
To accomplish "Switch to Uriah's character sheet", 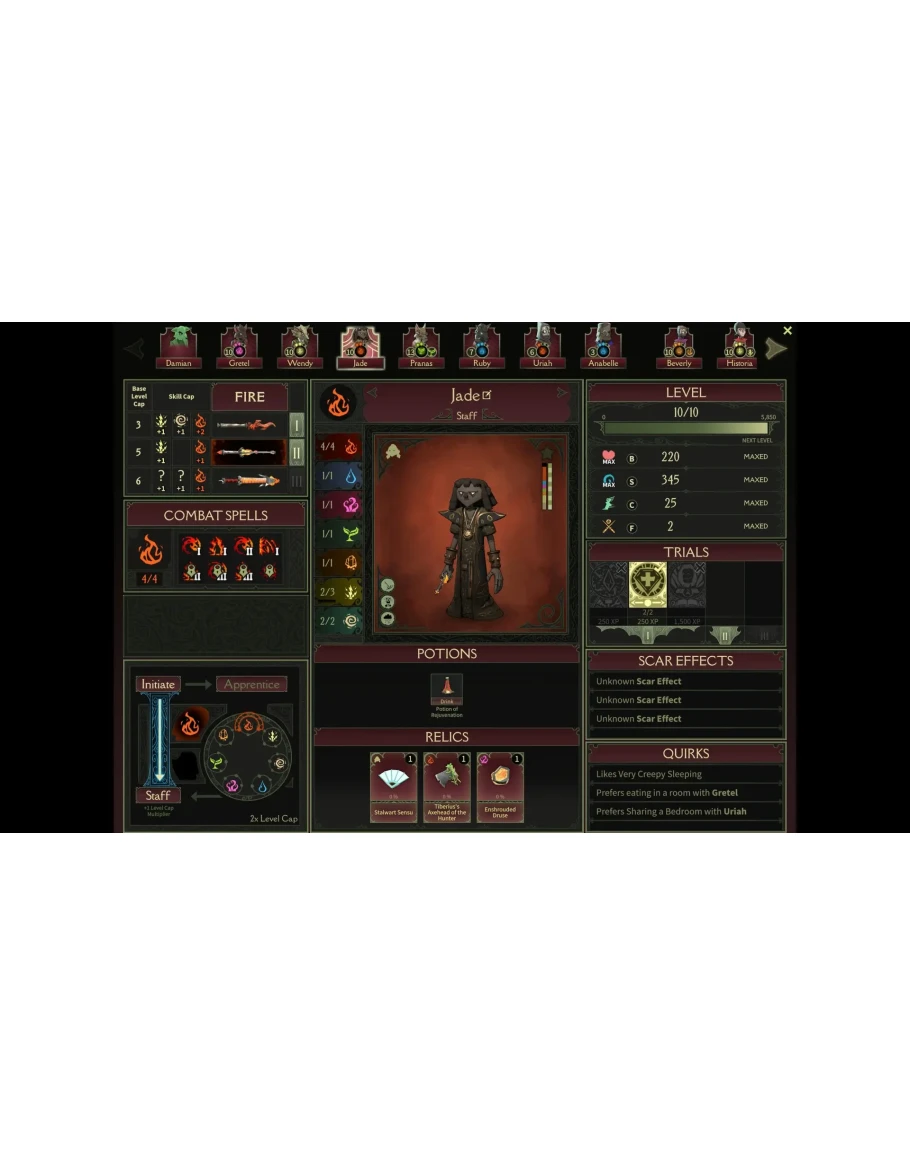I will (542, 345).
